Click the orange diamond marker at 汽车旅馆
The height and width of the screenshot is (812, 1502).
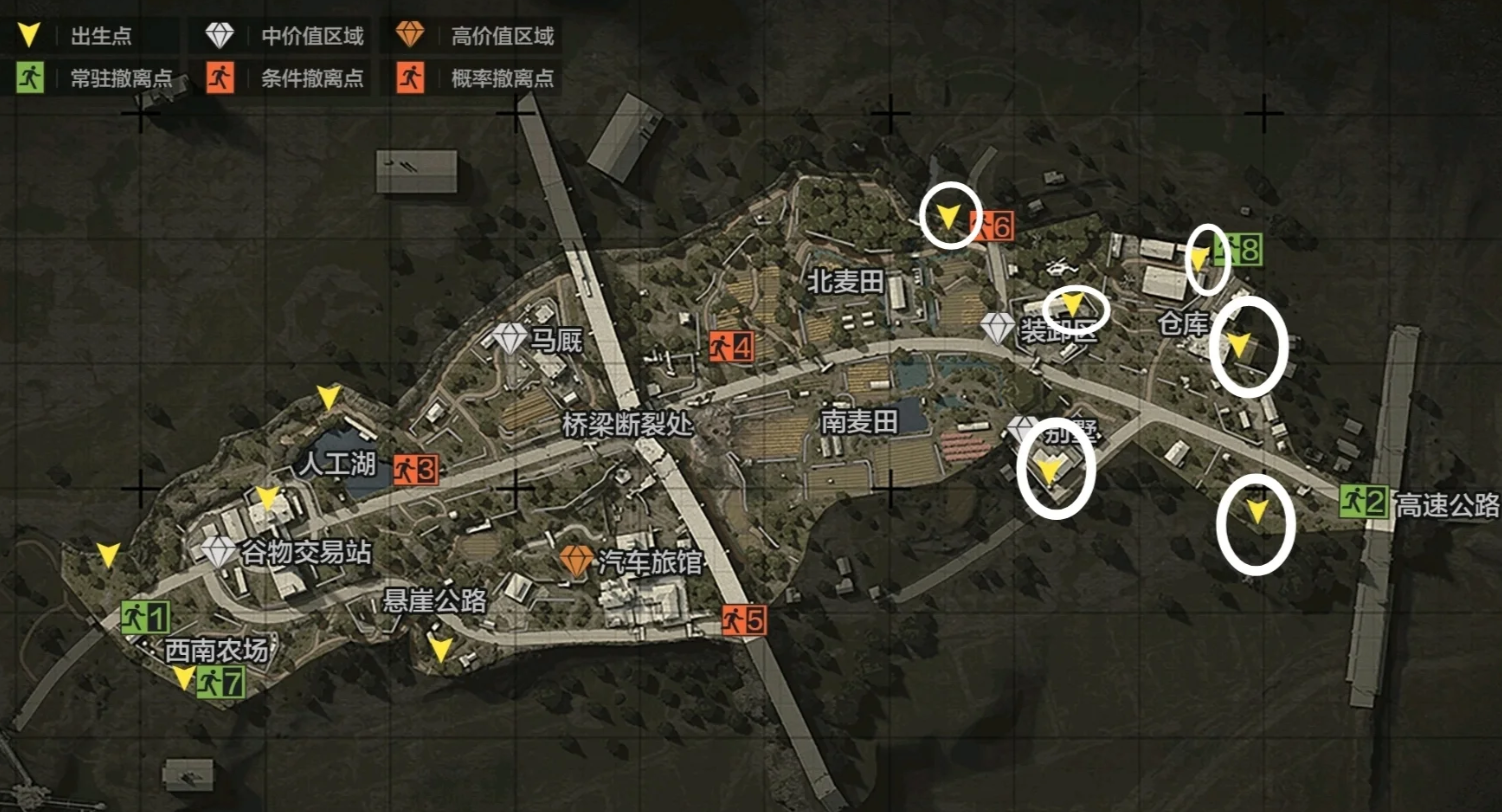(x=578, y=560)
